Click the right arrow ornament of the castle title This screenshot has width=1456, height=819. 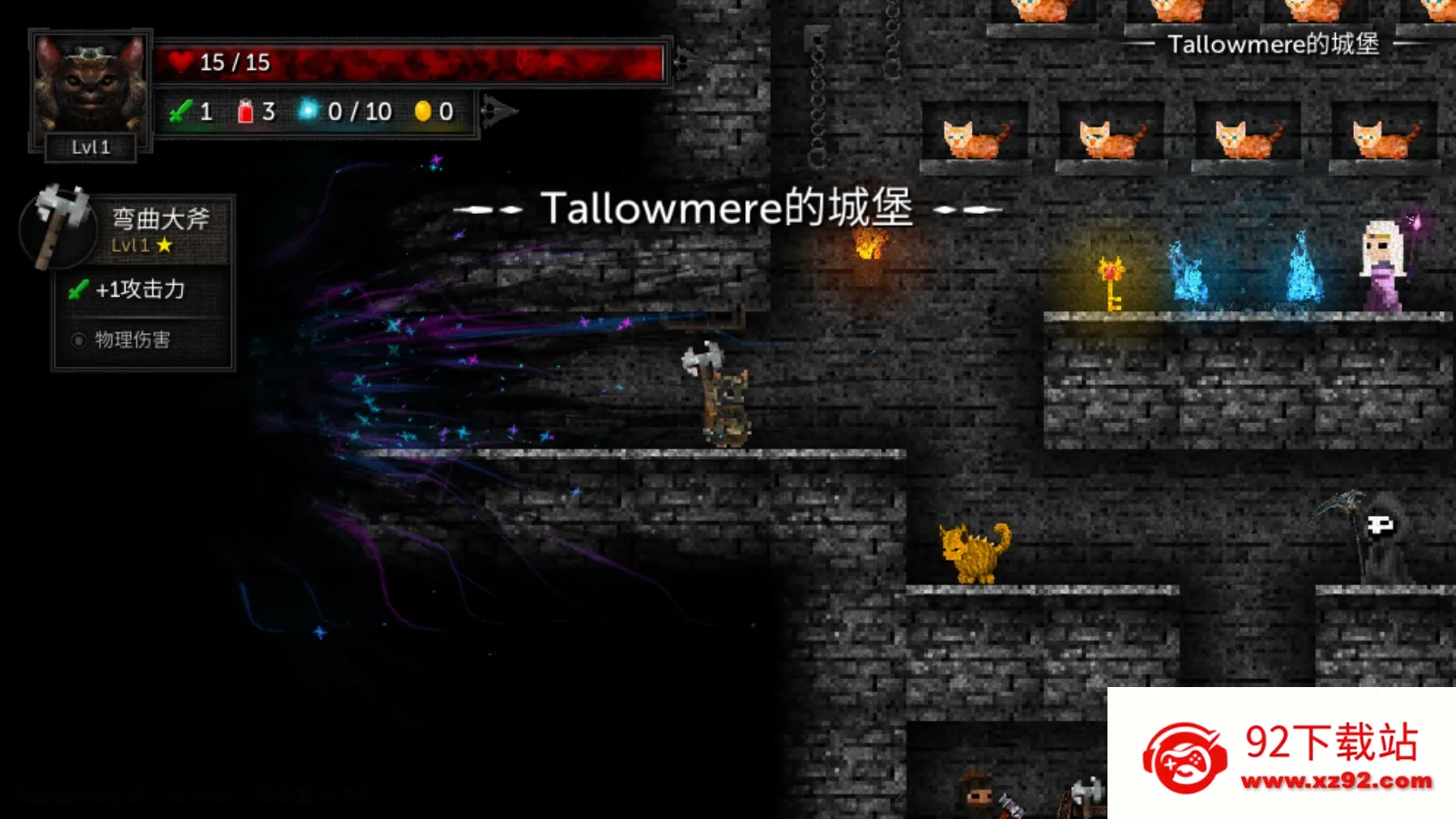tap(967, 208)
